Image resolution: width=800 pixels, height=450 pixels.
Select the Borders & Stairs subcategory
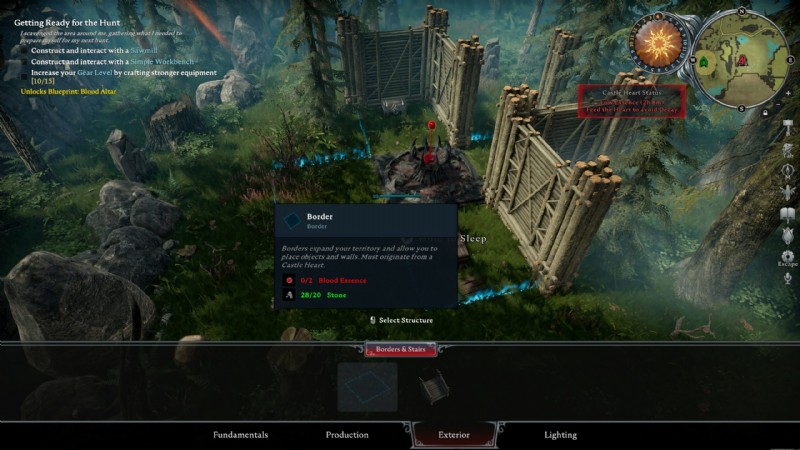tap(400, 350)
